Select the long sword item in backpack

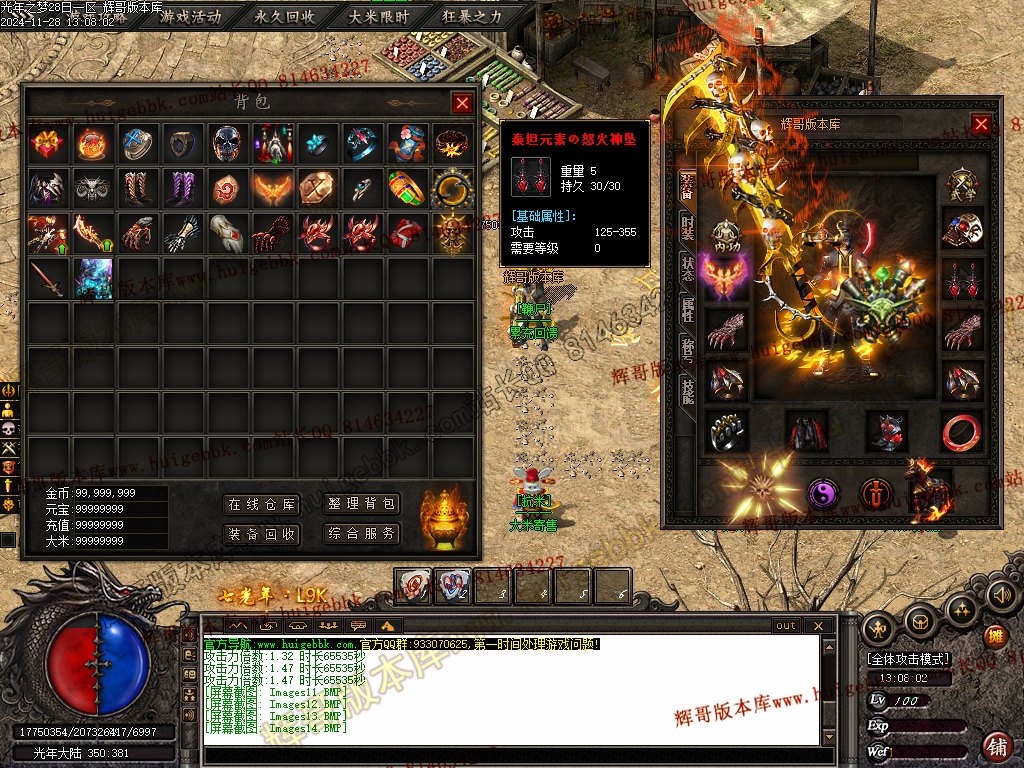coord(47,277)
